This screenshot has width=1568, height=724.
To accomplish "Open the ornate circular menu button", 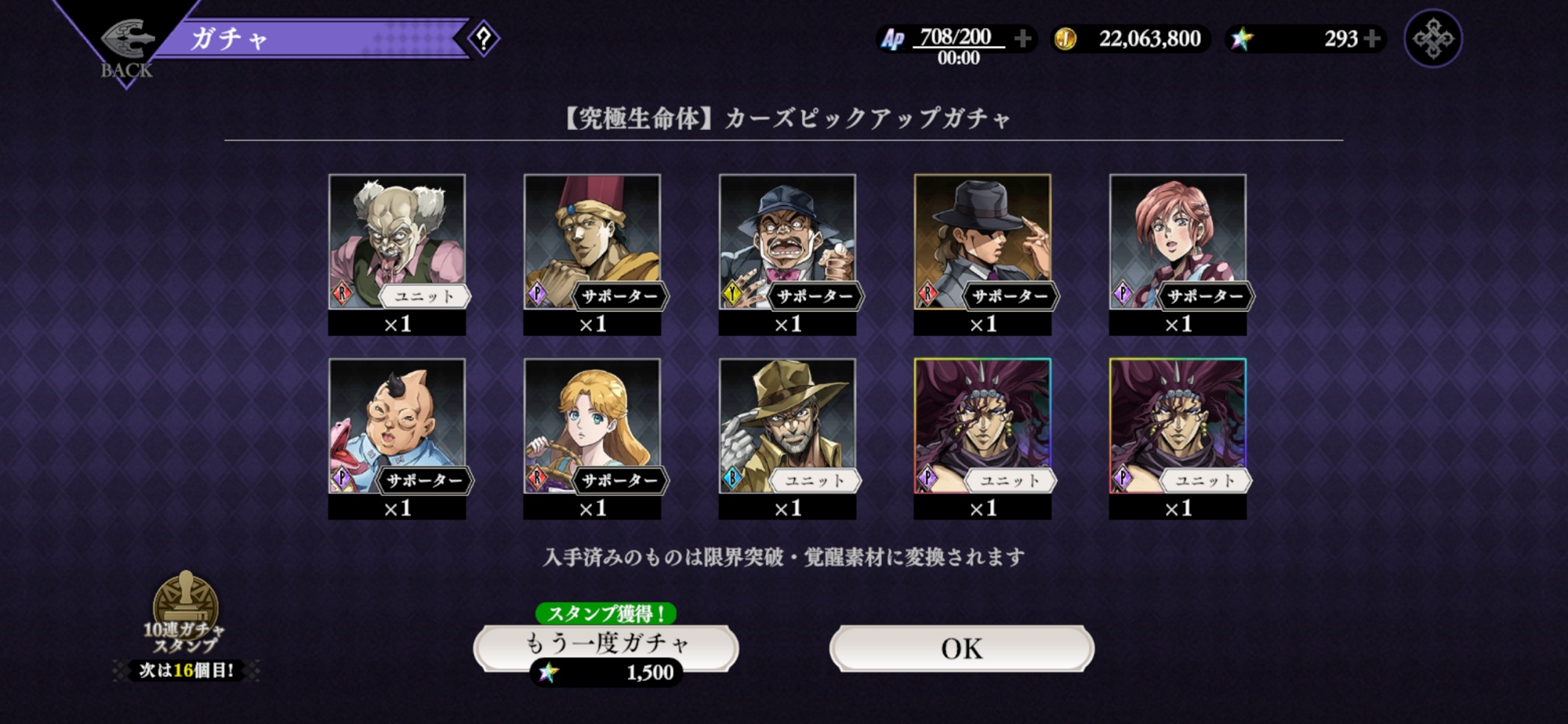I will click(1432, 38).
